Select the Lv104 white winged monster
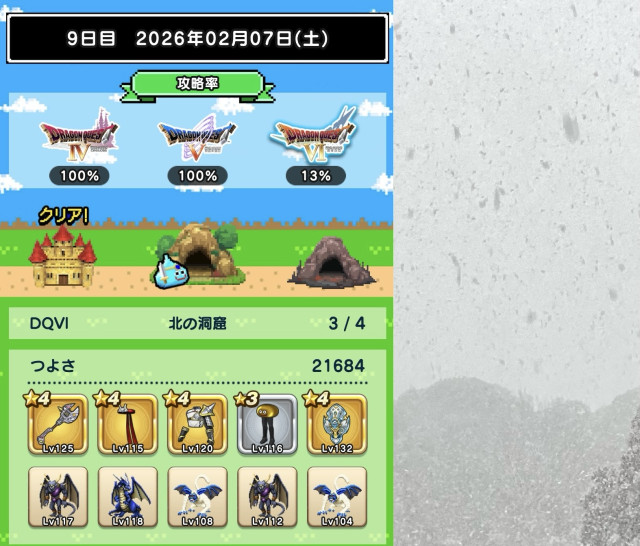 point(336,497)
